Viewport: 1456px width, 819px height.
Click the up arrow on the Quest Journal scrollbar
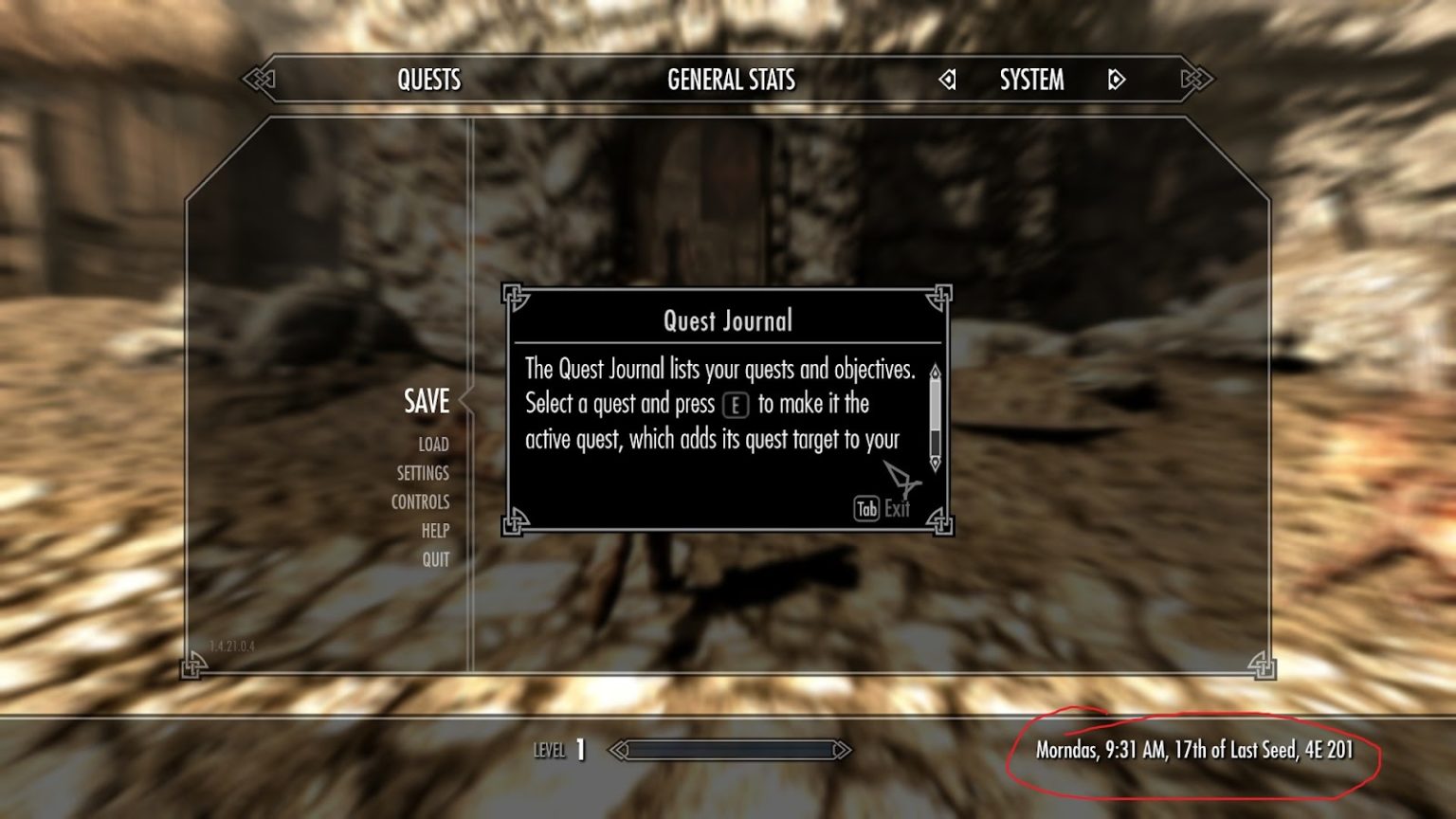click(x=936, y=372)
